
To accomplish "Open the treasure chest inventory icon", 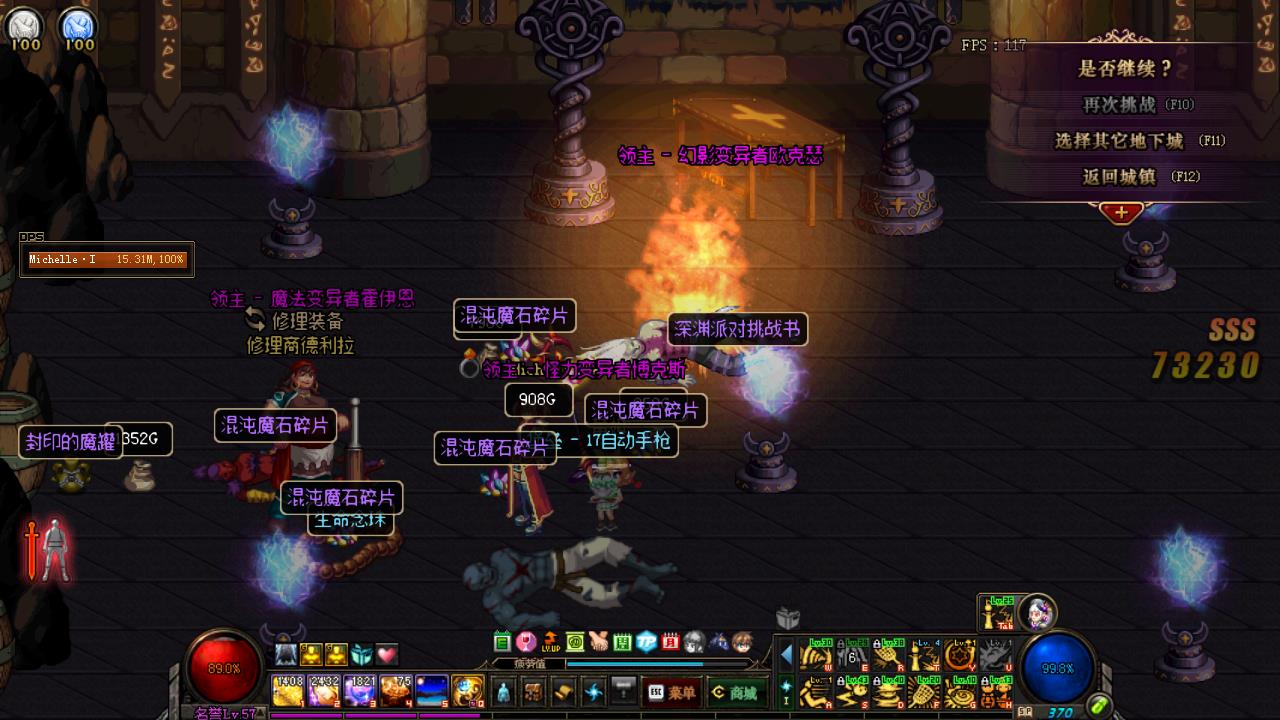I will click(535, 692).
